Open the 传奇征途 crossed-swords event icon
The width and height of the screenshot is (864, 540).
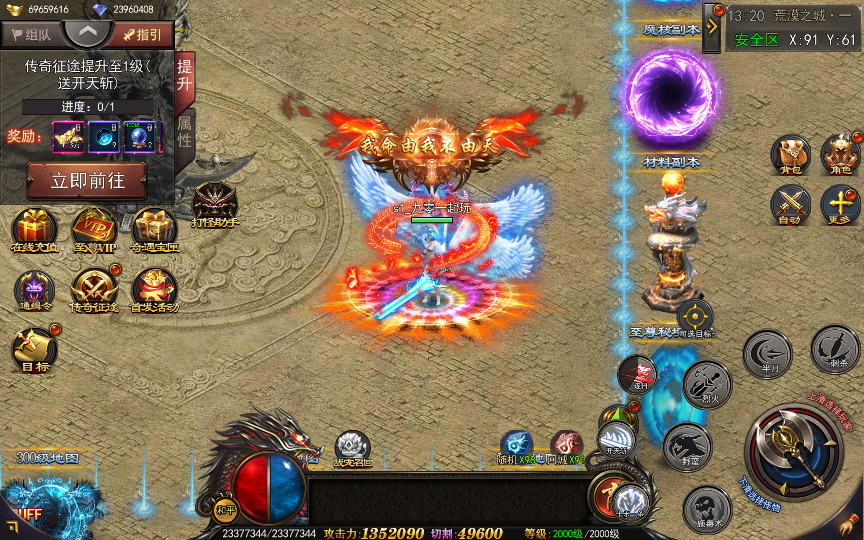93,290
